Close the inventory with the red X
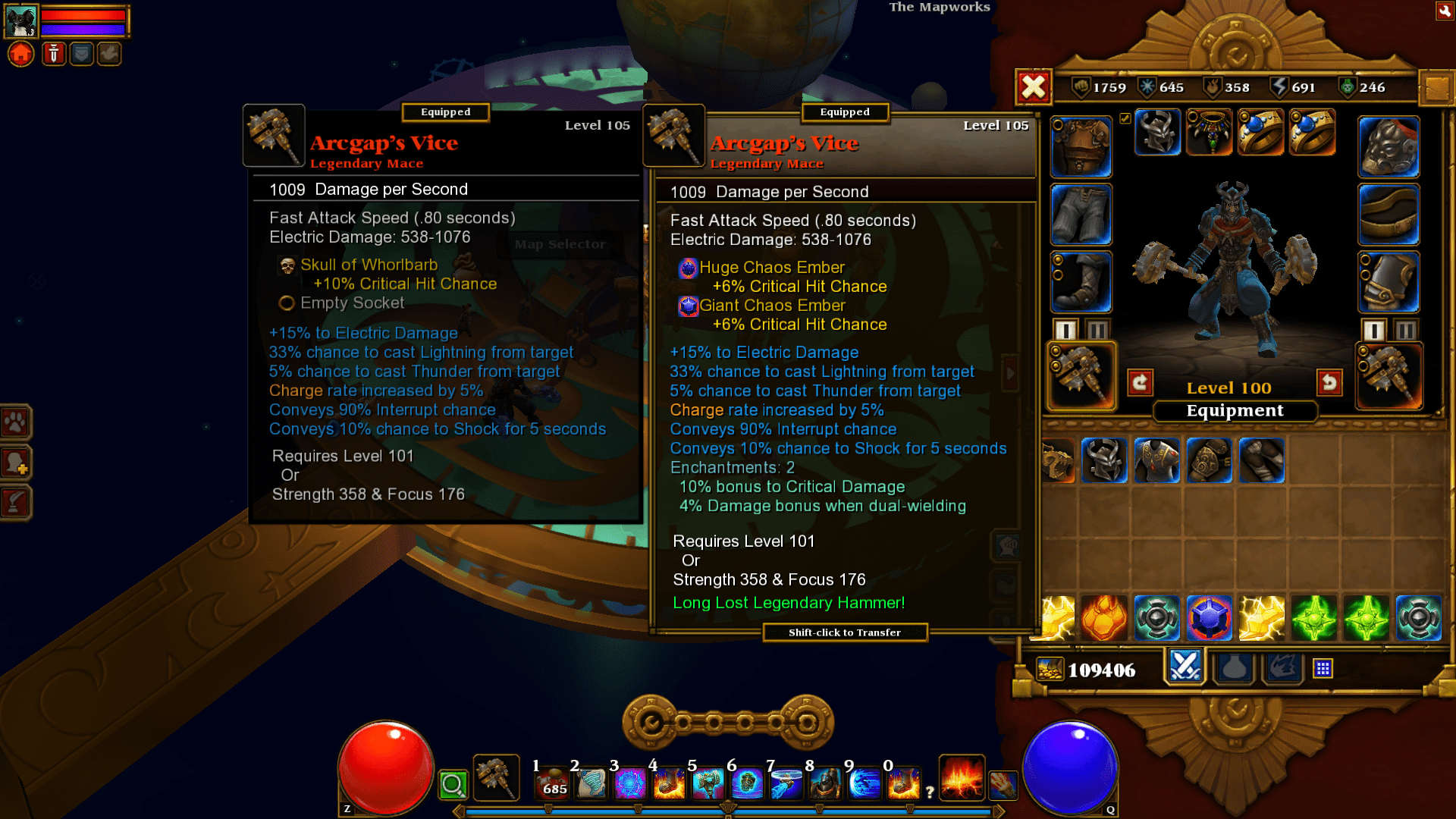Screen dimensions: 1456x819 point(1035,87)
